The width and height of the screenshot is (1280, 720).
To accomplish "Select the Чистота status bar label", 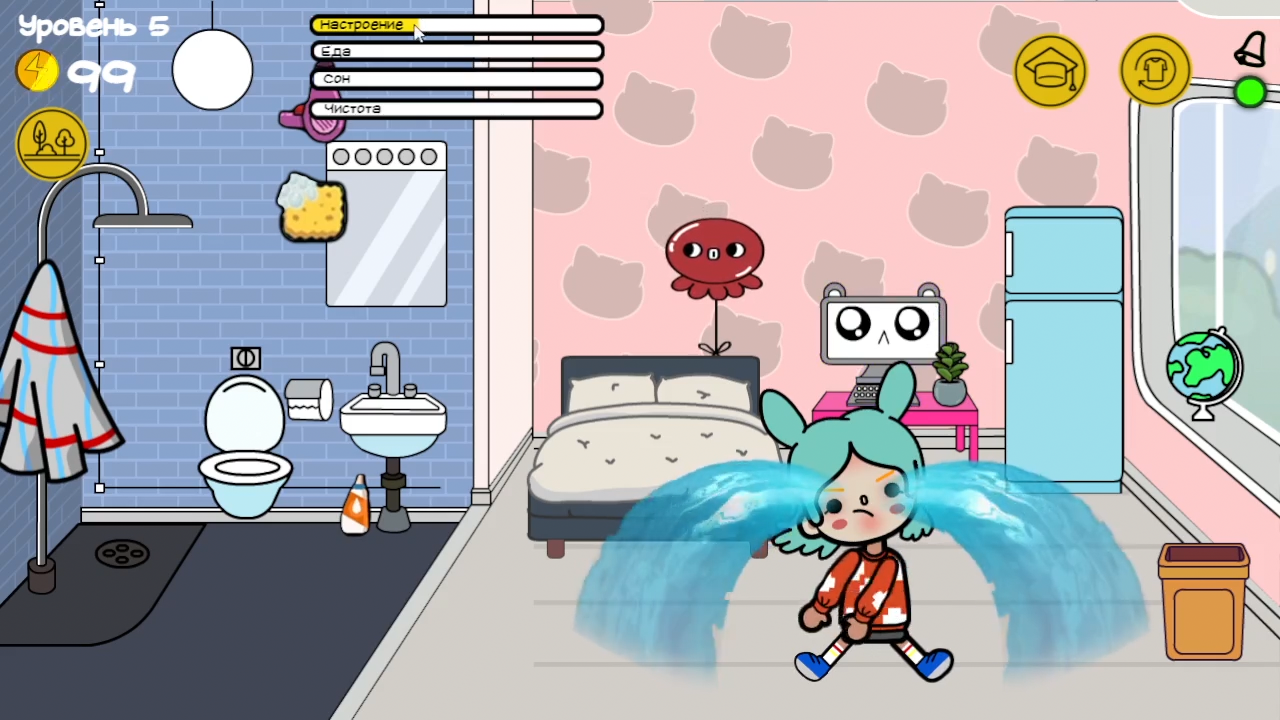I will (x=353, y=108).
